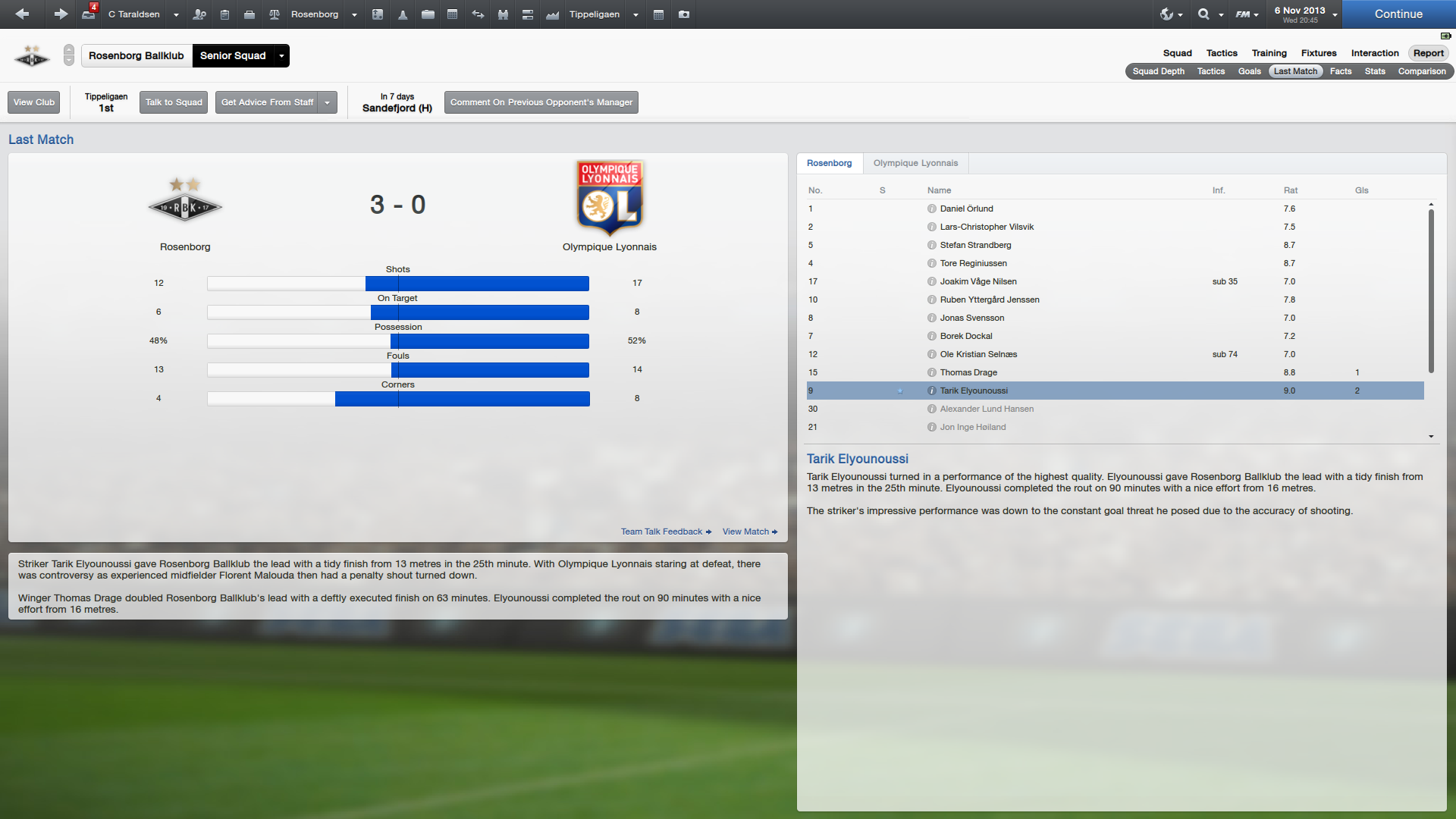This screenshot has width=1456, height=819.
Task: Show the Goals report tab
Action: (1249, 71)
